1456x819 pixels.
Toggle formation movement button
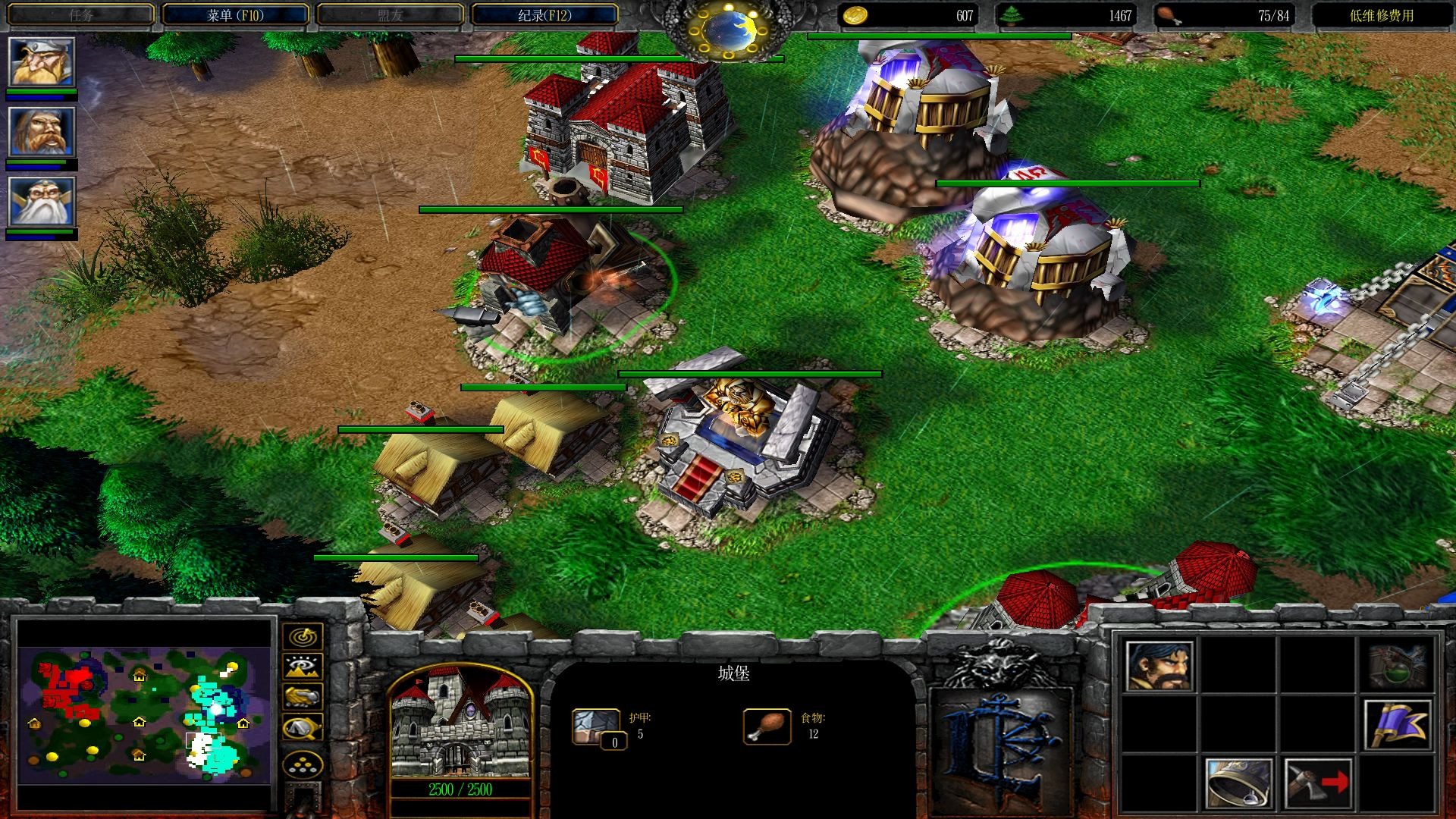(x=303, y=766)
